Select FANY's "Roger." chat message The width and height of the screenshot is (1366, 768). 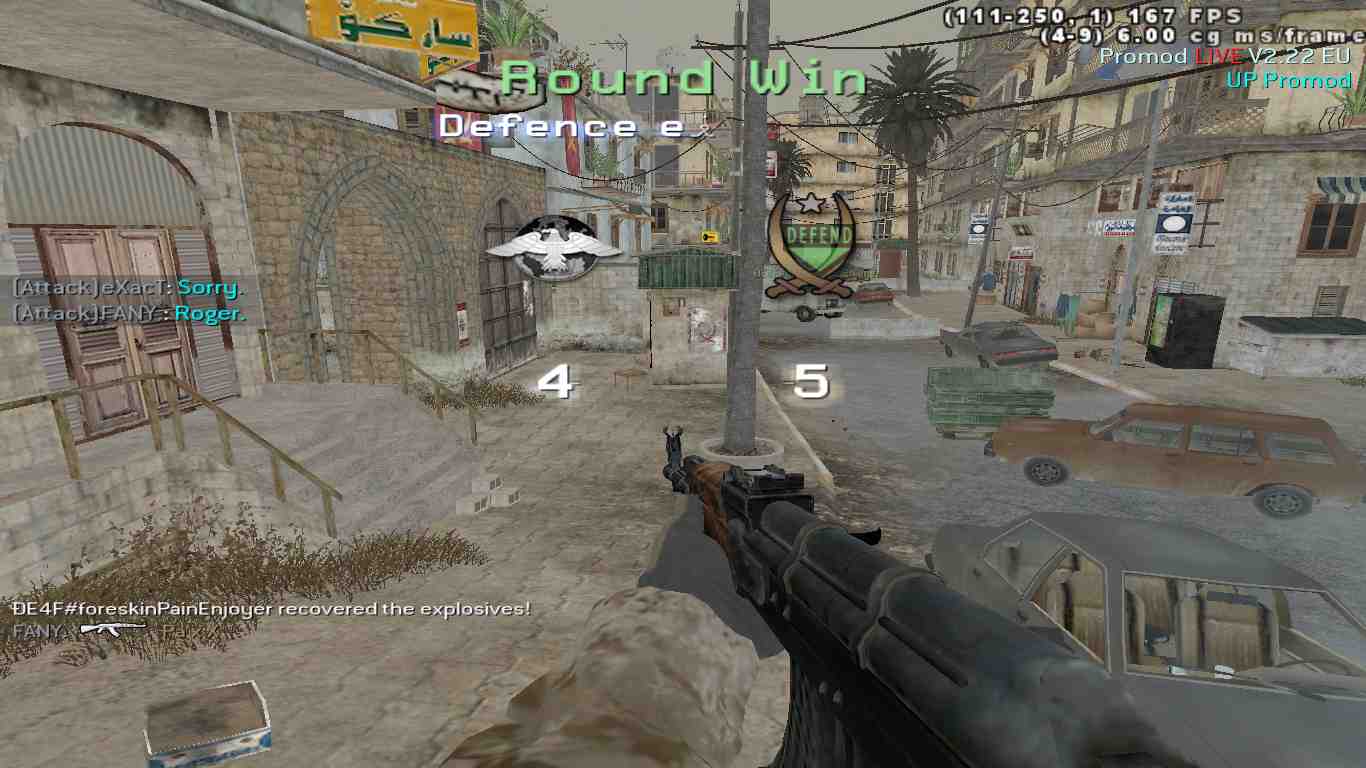click(209, 313)
